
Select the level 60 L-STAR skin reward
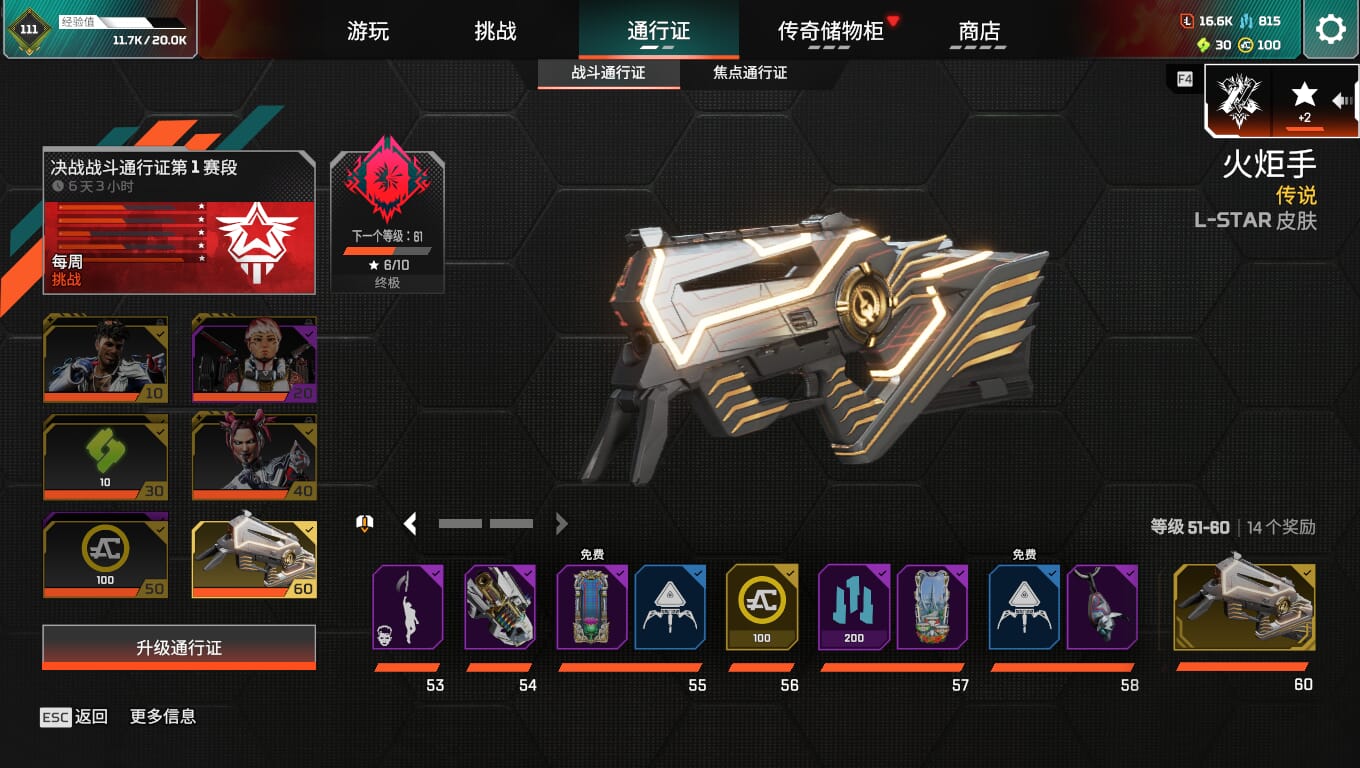tap(1244, 607)
